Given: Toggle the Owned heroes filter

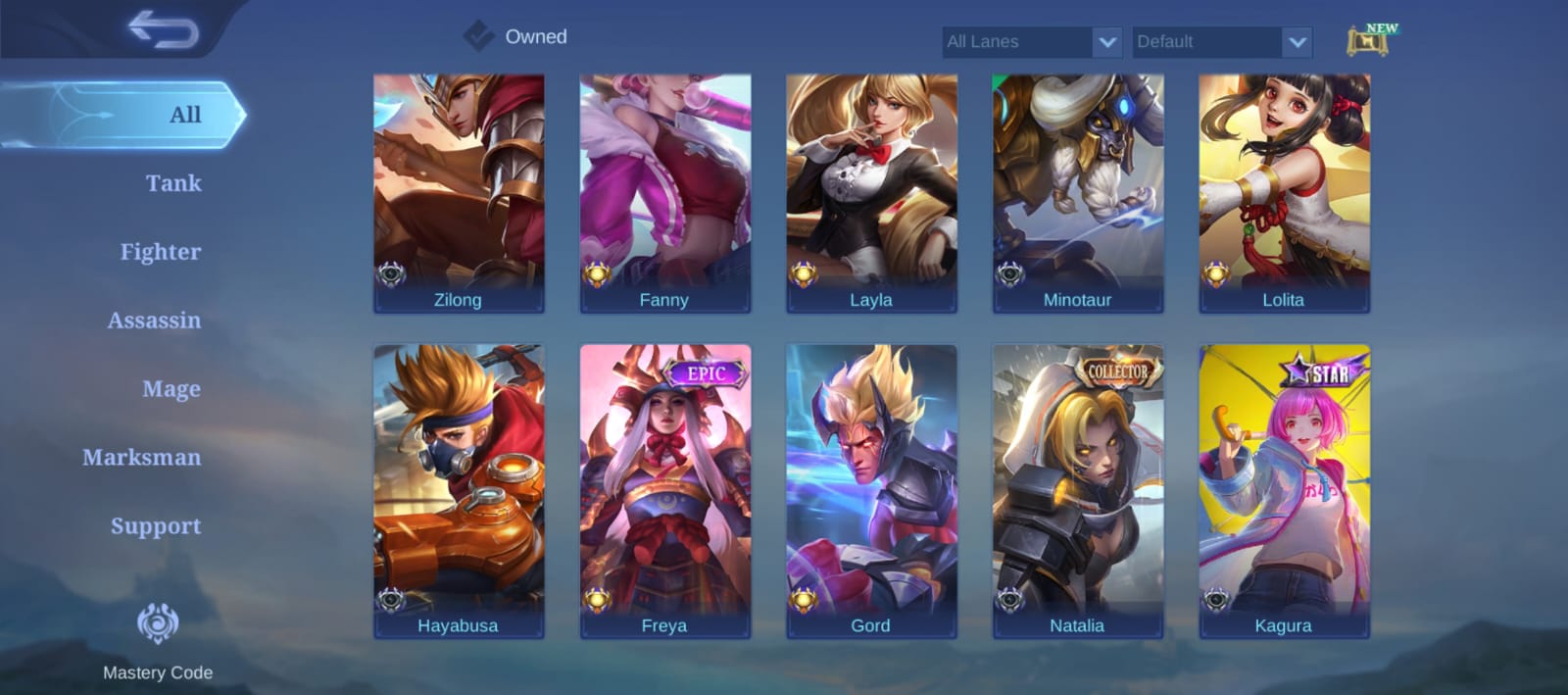Looking at the screenshot, I should click(x=478, y=36).
